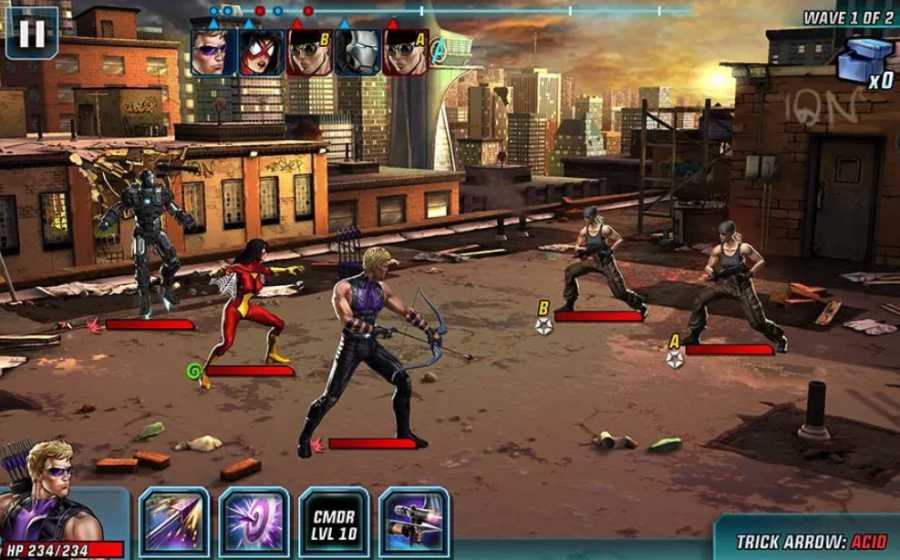The image size is (900, 560).
Task: Activate the purple bullseye target ability
Action: [x=254, y=521]
